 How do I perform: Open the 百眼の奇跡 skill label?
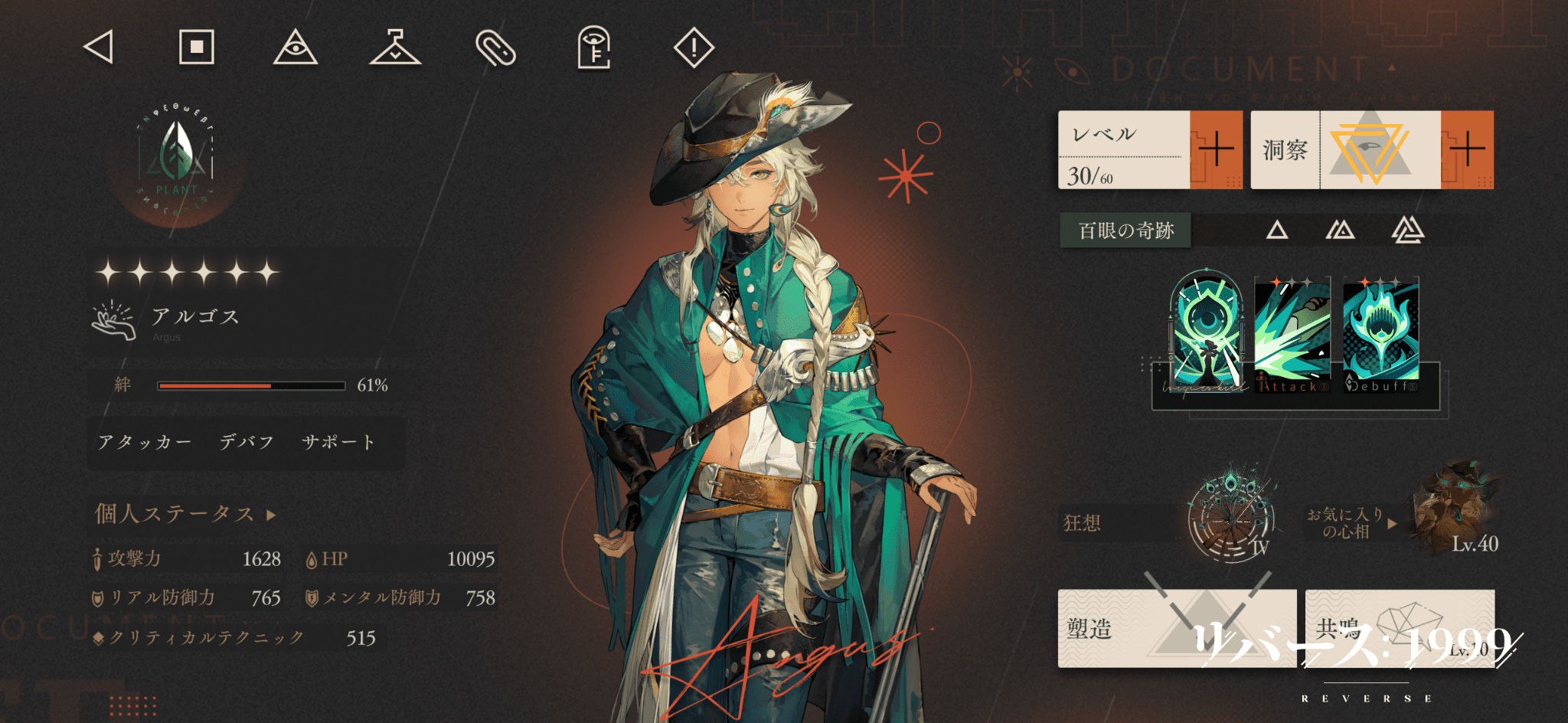point(1125,231)
